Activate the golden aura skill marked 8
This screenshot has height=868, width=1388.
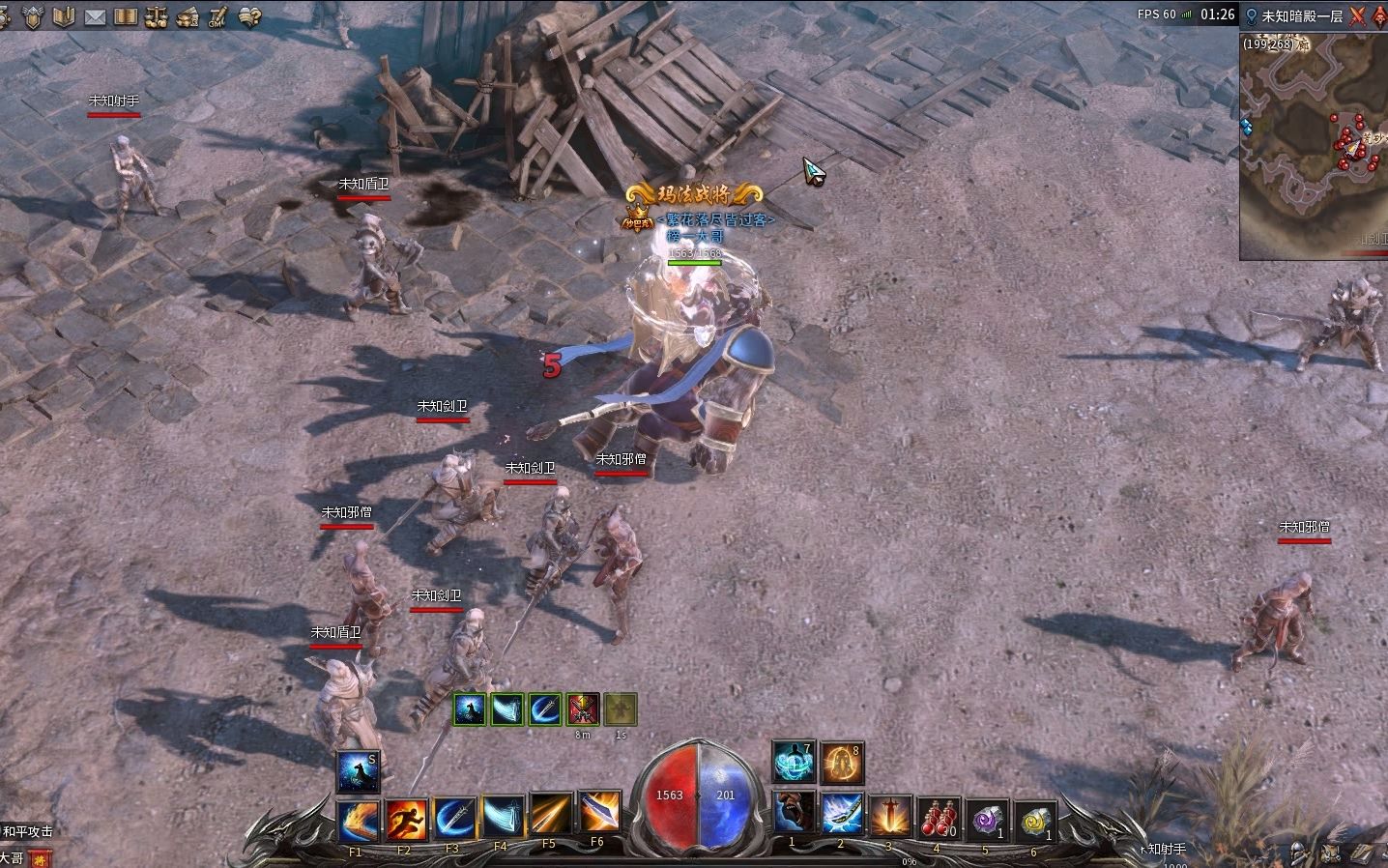click(842, 764)
